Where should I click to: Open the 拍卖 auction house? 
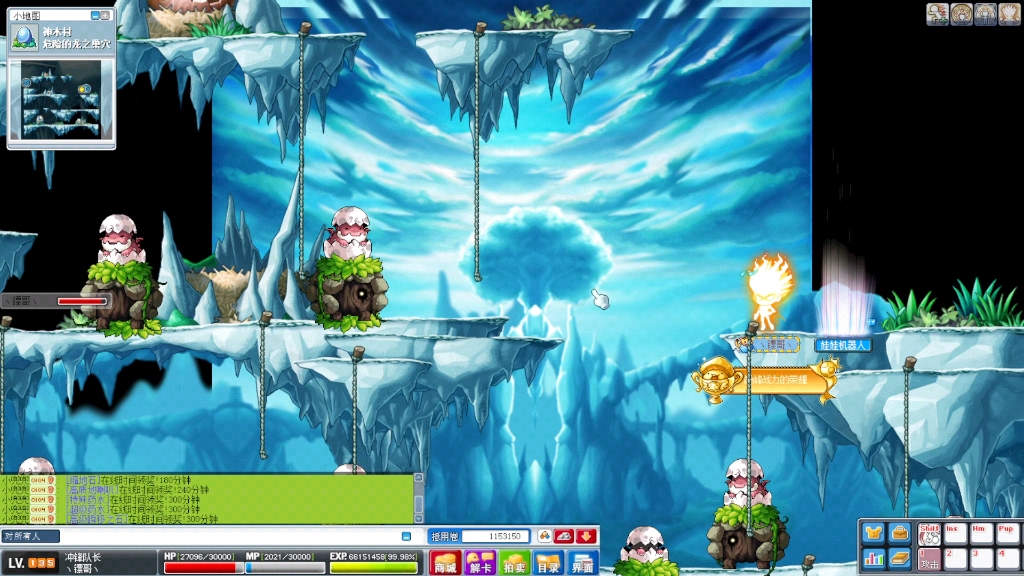[514, 563]
